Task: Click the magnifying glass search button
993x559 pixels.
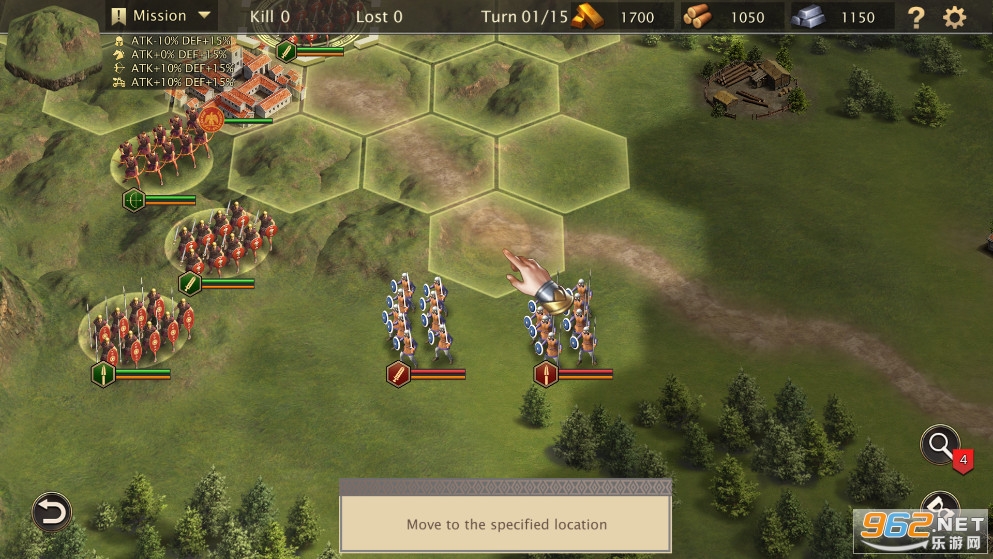Action: coord(940,445)
